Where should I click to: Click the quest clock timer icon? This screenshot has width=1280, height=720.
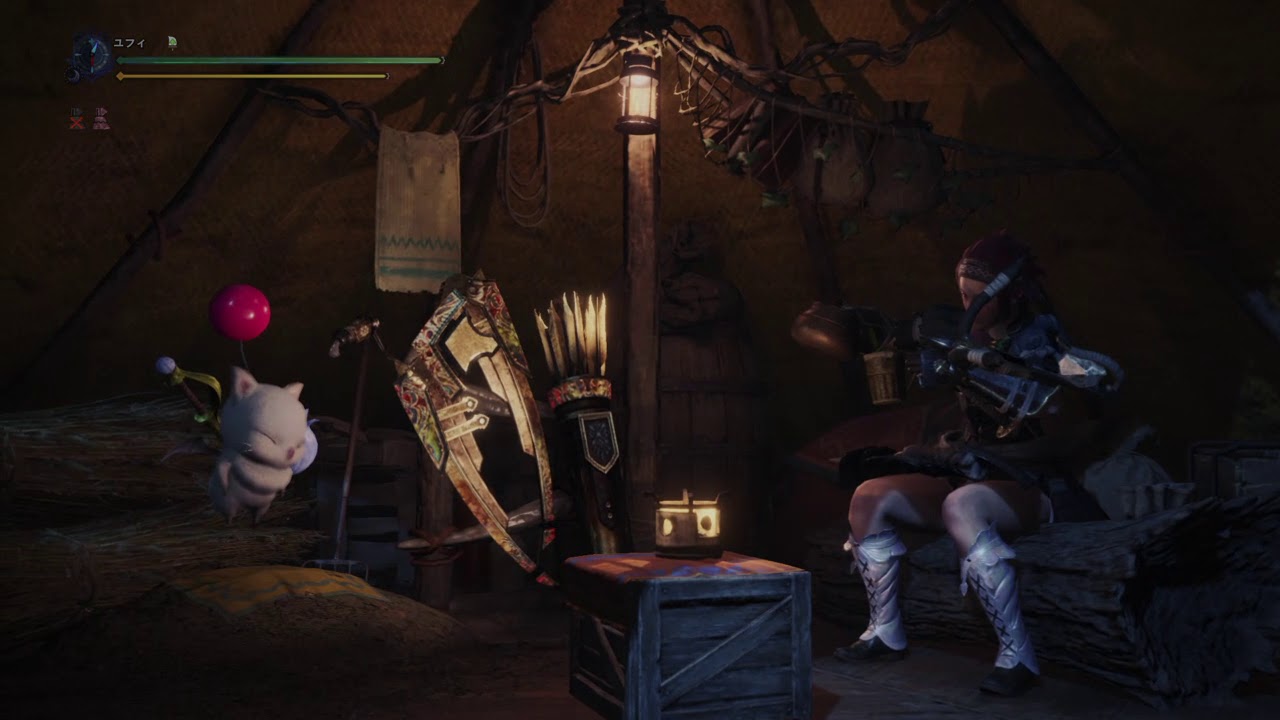point(92,56)
